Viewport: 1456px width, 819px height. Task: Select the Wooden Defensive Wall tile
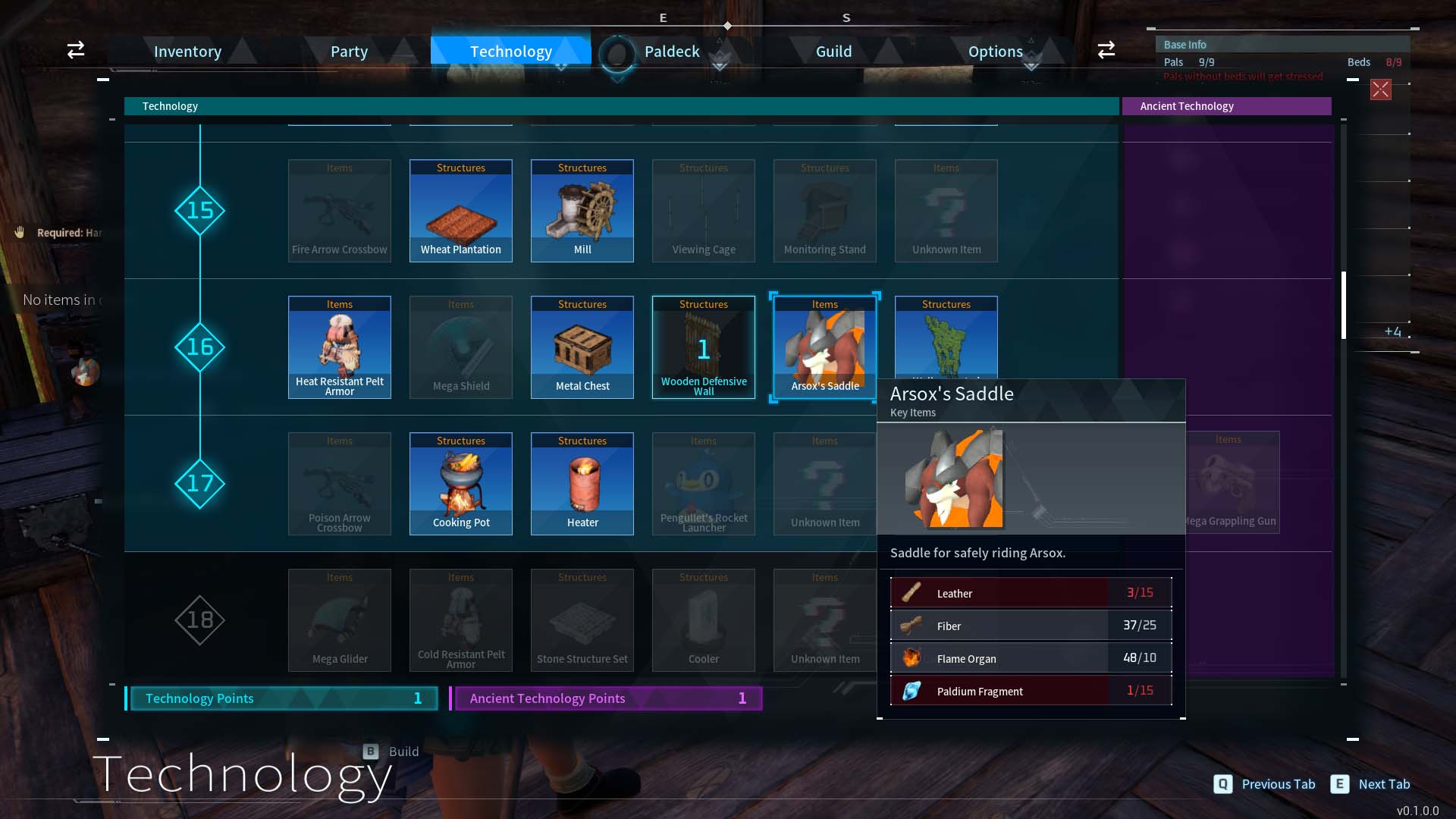click(704, 347)
